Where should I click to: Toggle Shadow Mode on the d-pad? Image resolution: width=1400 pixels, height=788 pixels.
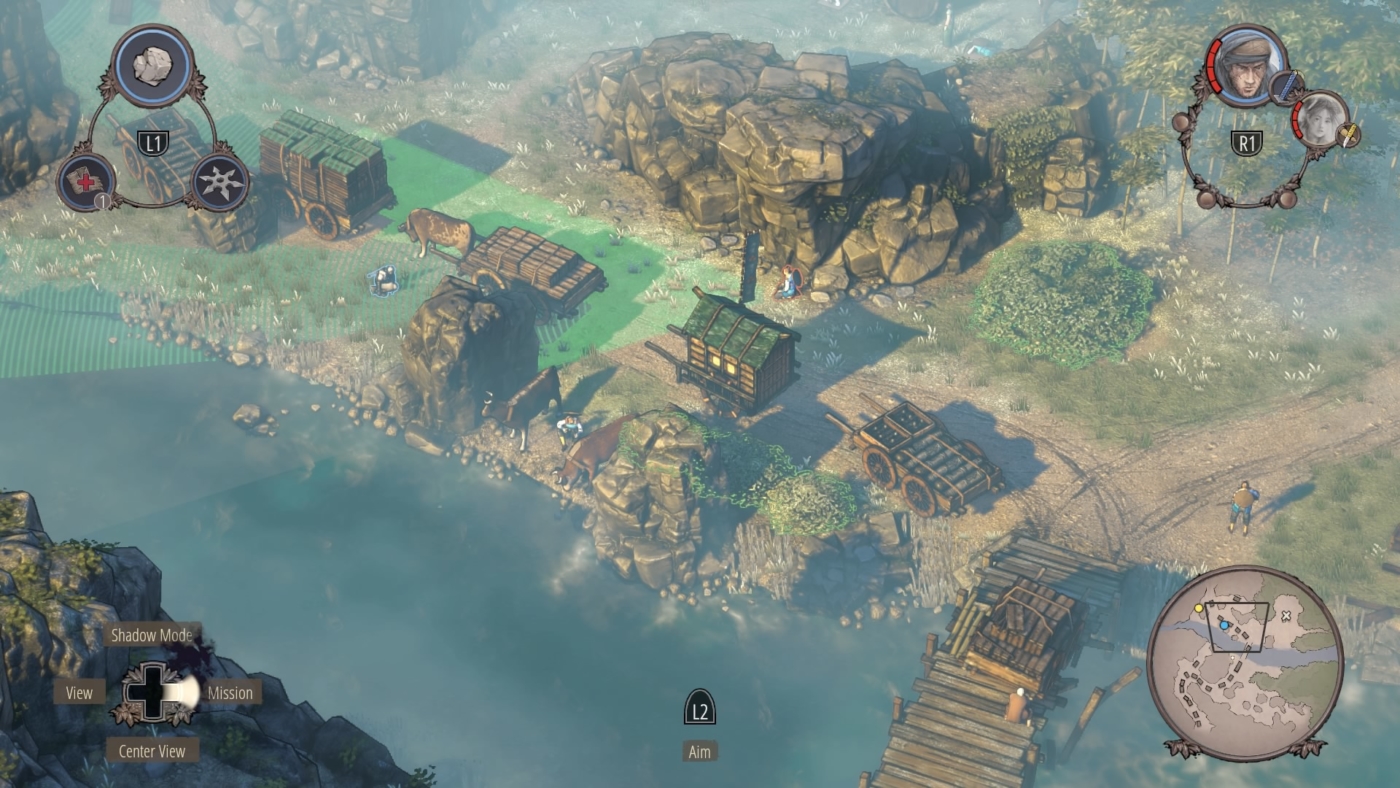[153, 633]
